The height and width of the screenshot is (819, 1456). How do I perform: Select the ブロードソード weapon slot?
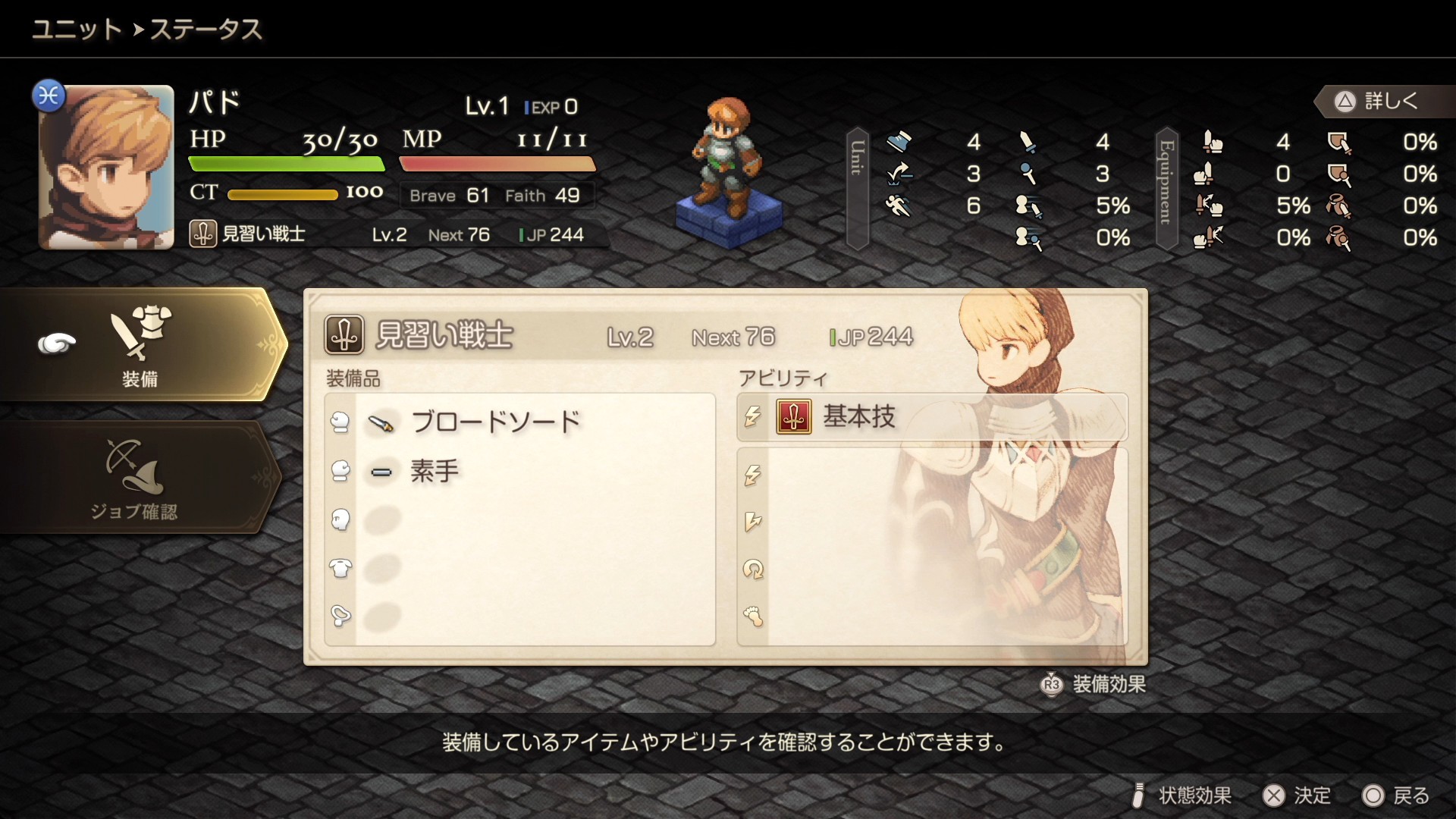click(x=494, y=422)
